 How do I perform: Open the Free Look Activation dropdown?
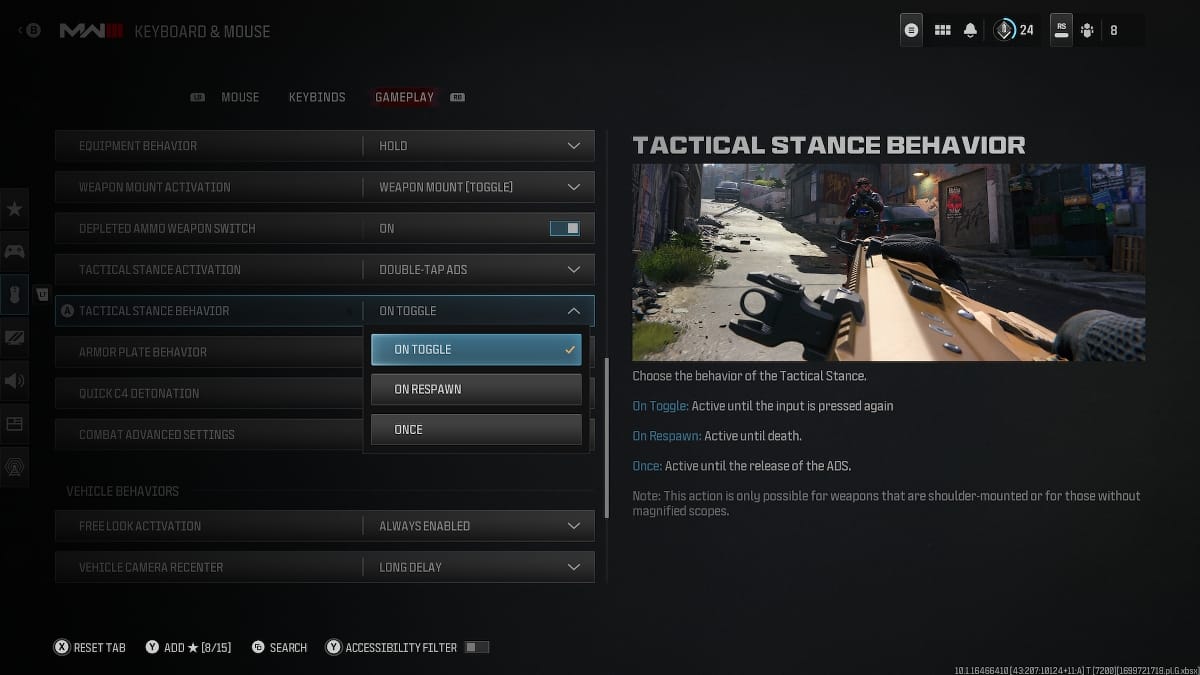click(478, 526)
